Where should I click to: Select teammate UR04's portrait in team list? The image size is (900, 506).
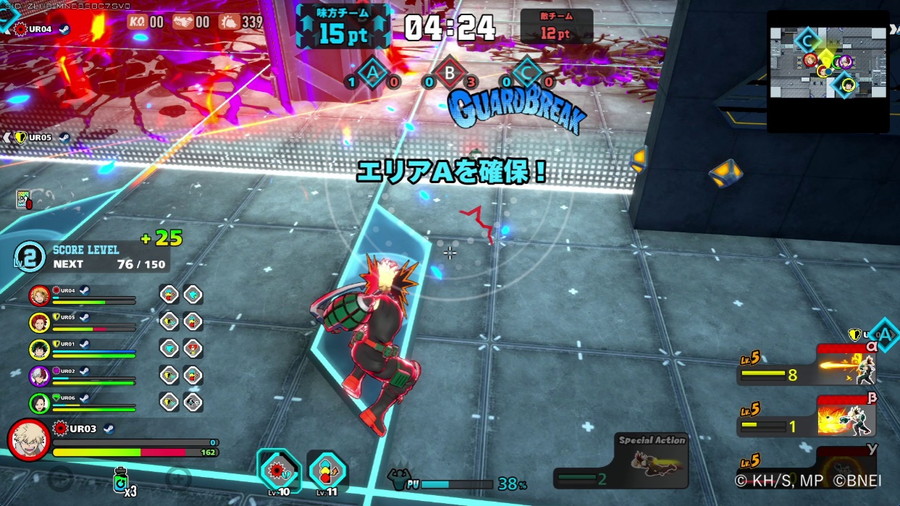click(39, 295)
